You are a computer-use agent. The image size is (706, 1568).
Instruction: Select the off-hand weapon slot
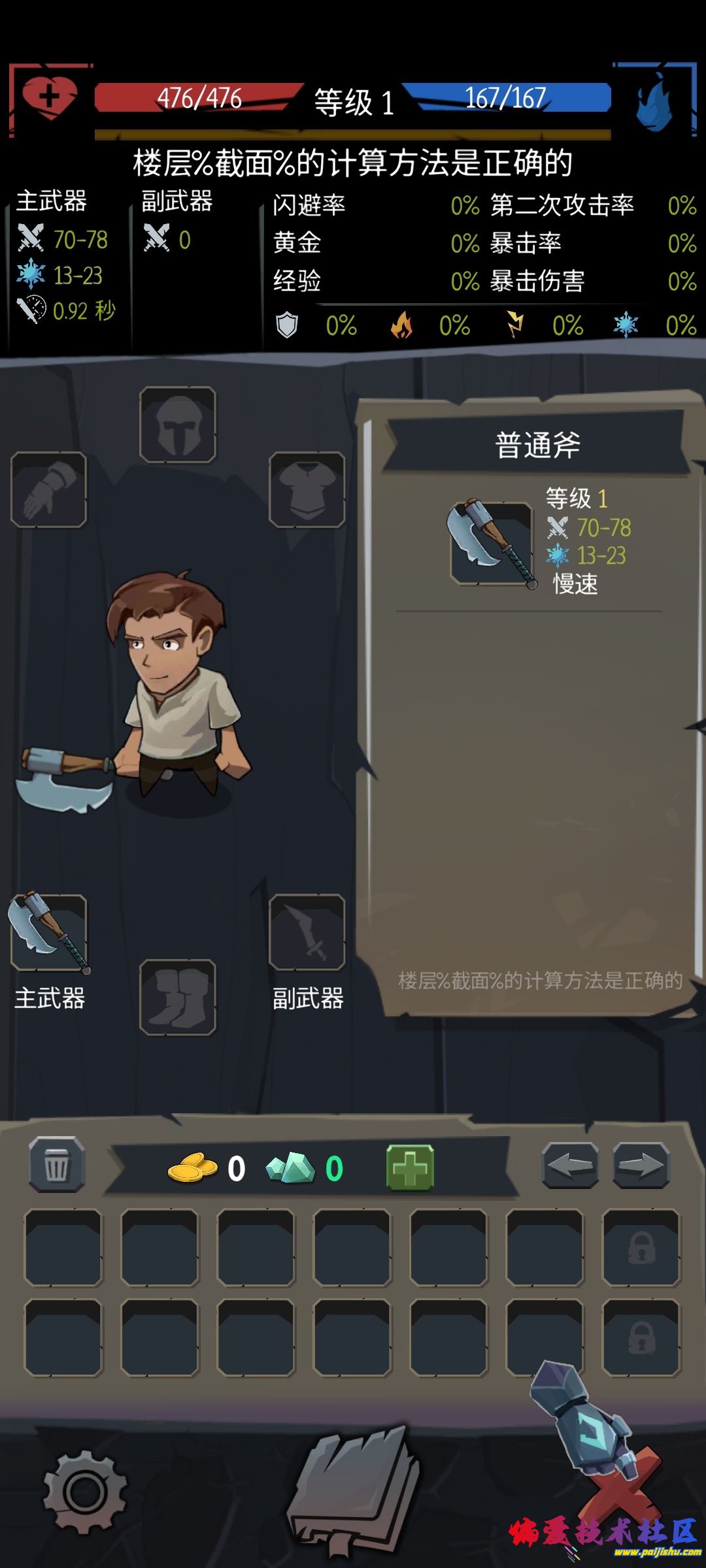coord(307,932)
